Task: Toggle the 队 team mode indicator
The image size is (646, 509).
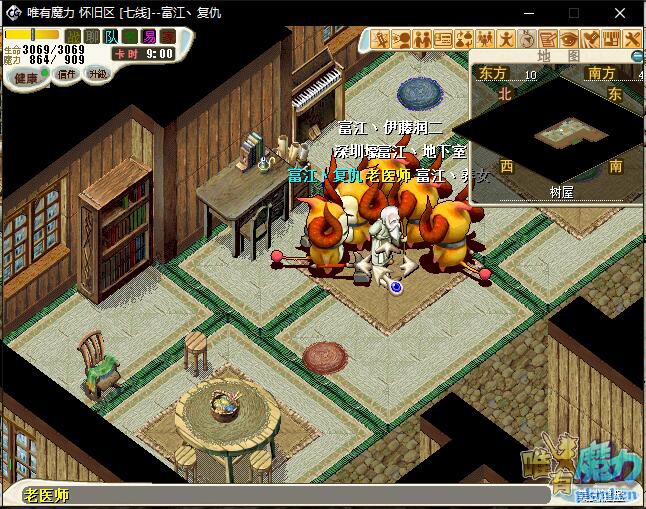Action: click(x=111, y=36)
